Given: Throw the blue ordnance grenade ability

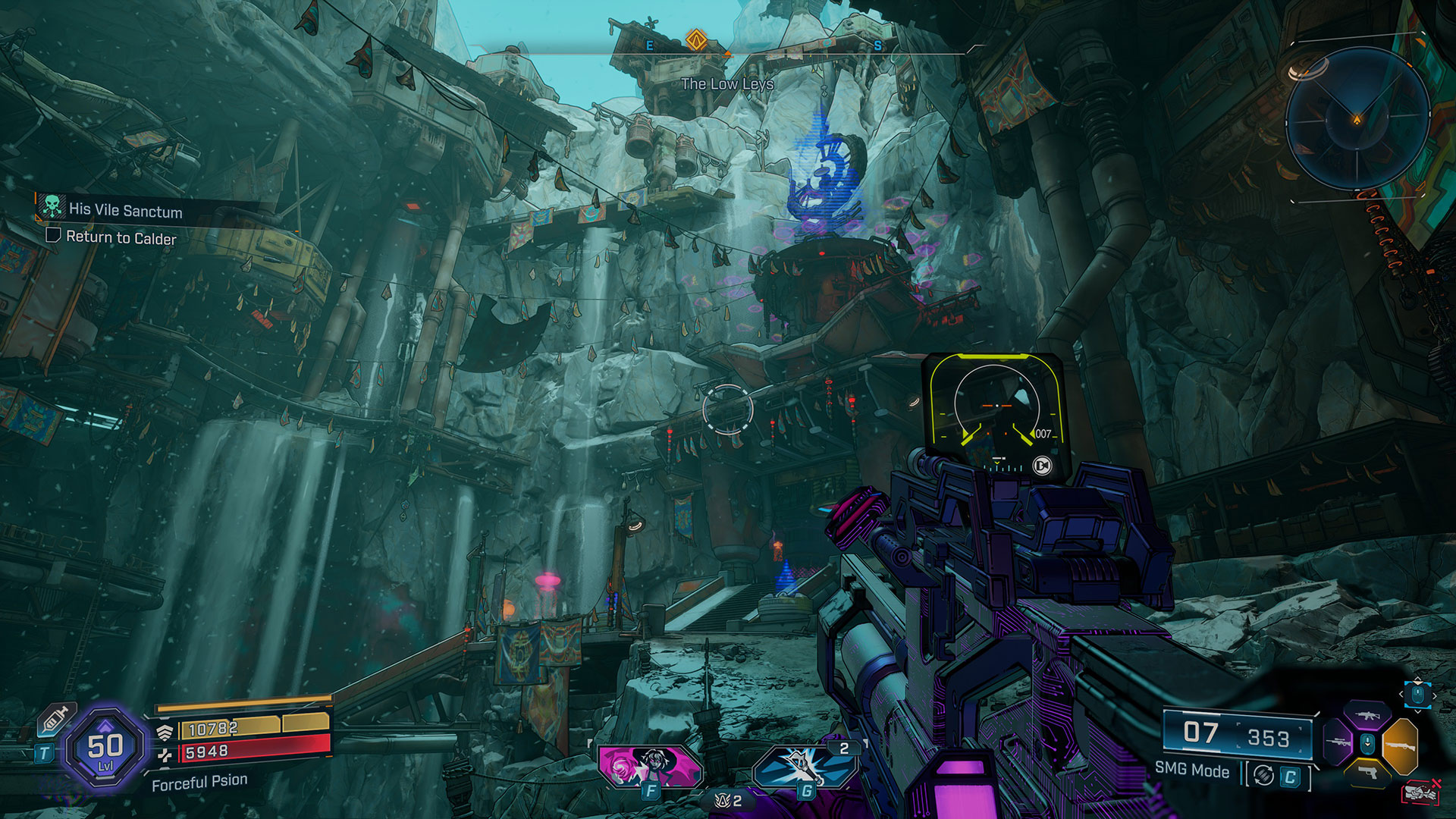Looking at the screenshot, I should 805,766.
